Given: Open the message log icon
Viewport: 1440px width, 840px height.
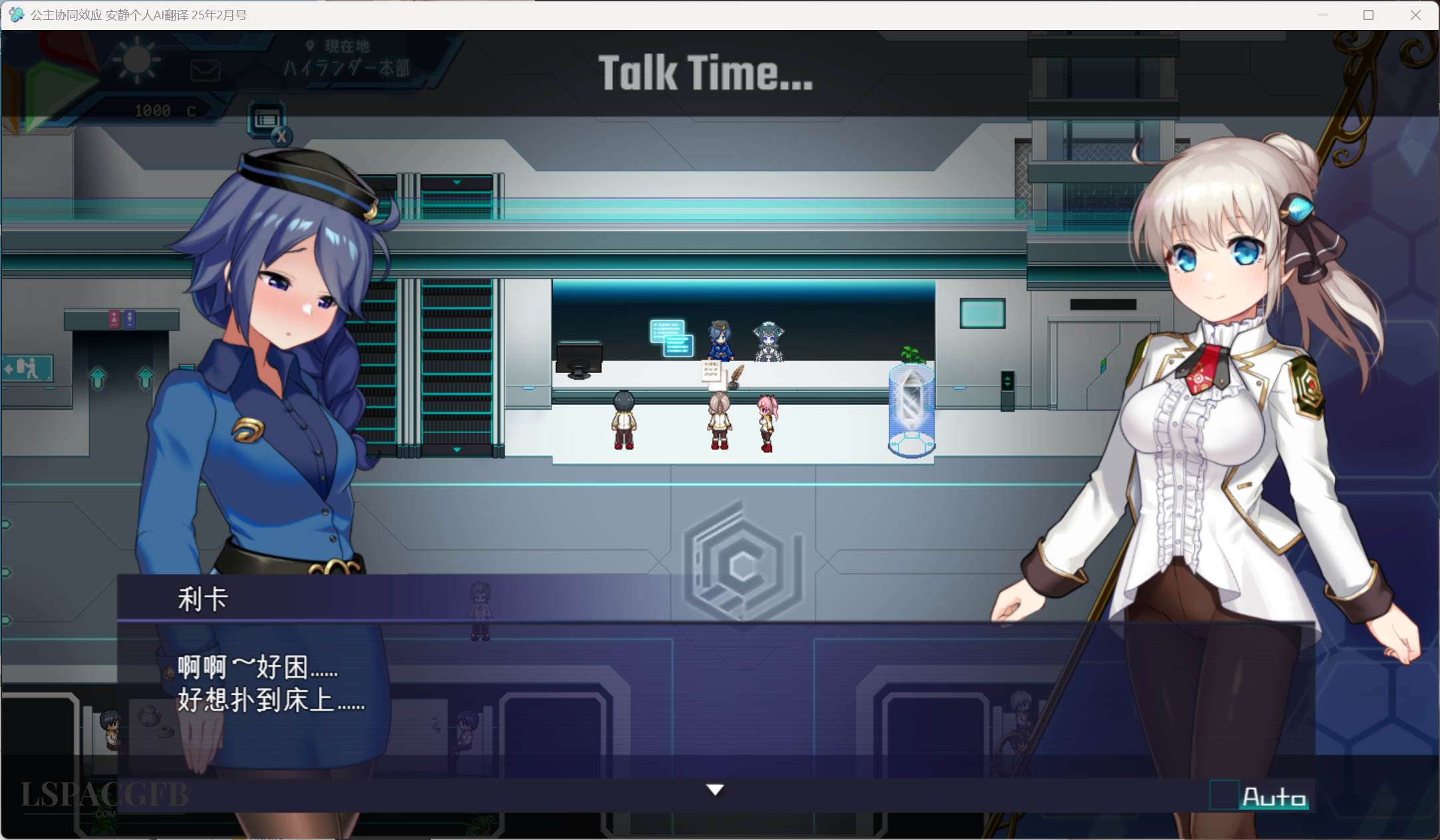Looking at the screenshot, I should (267, 120).
